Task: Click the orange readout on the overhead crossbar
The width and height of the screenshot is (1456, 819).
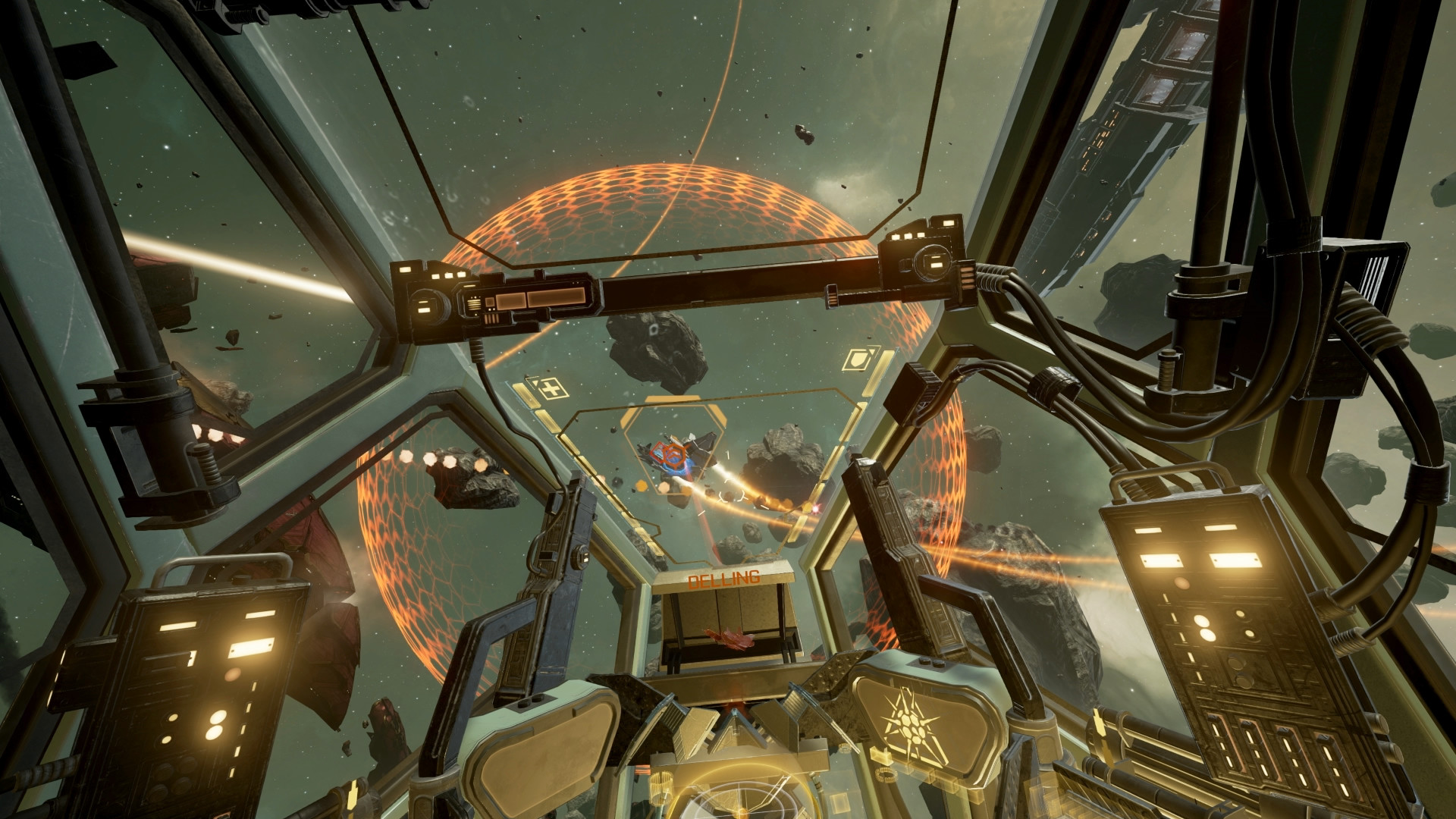Action: pyautogui.click(x=556, y=299)
